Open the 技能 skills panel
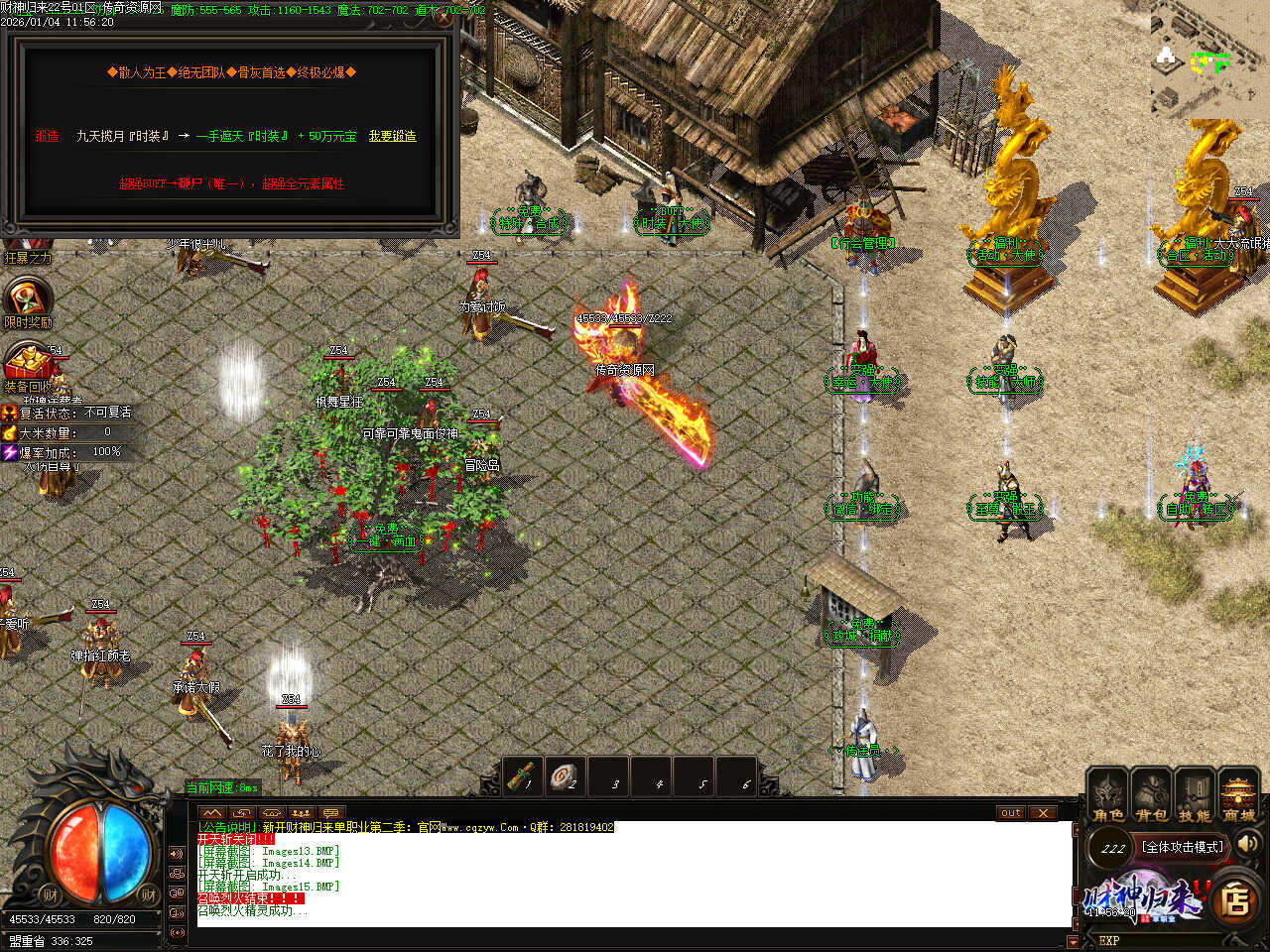 click(1195, 796)
